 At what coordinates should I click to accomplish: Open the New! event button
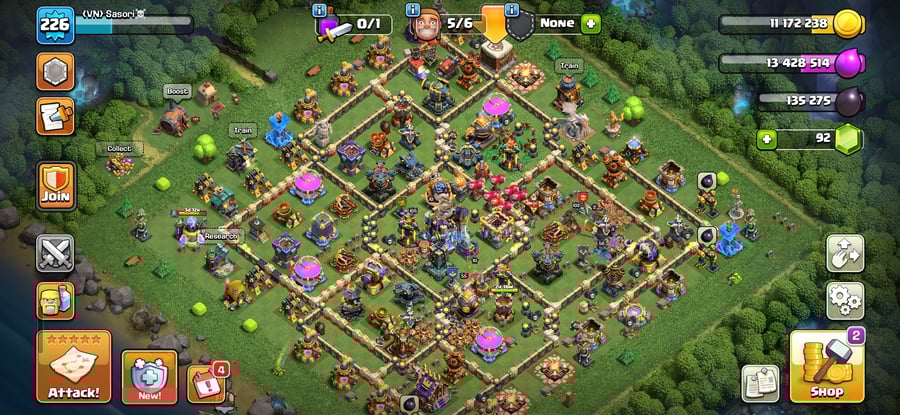[149, 376]
